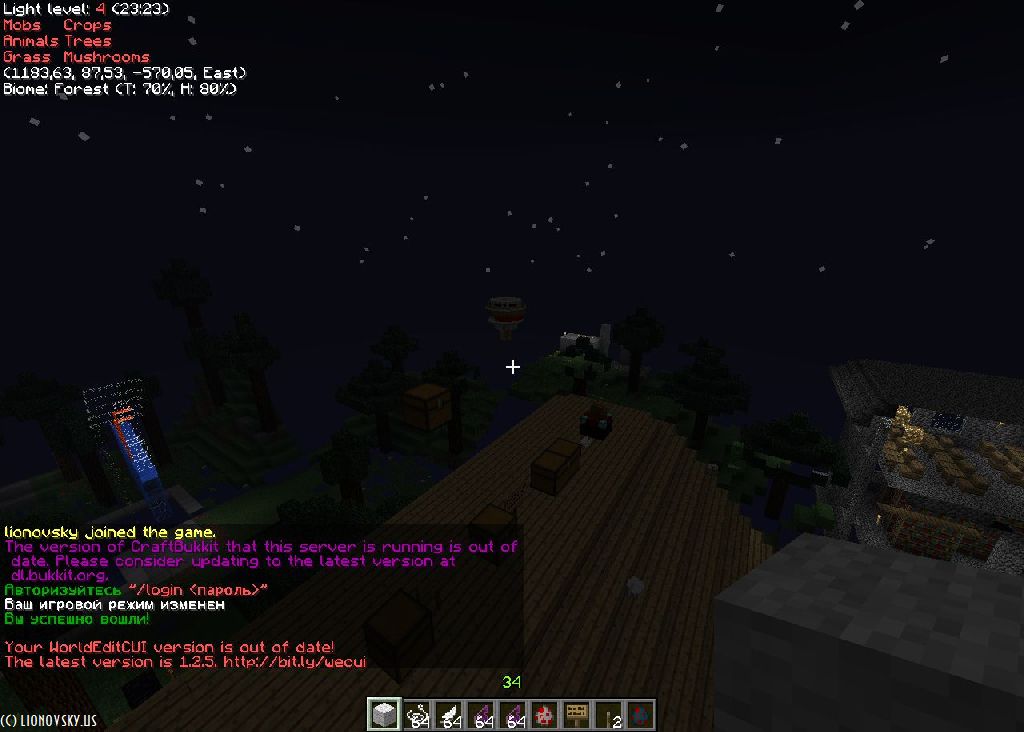1024x732 pixels.
Task: Select the white block hotbar slot
Action: [x=384, y=714]
